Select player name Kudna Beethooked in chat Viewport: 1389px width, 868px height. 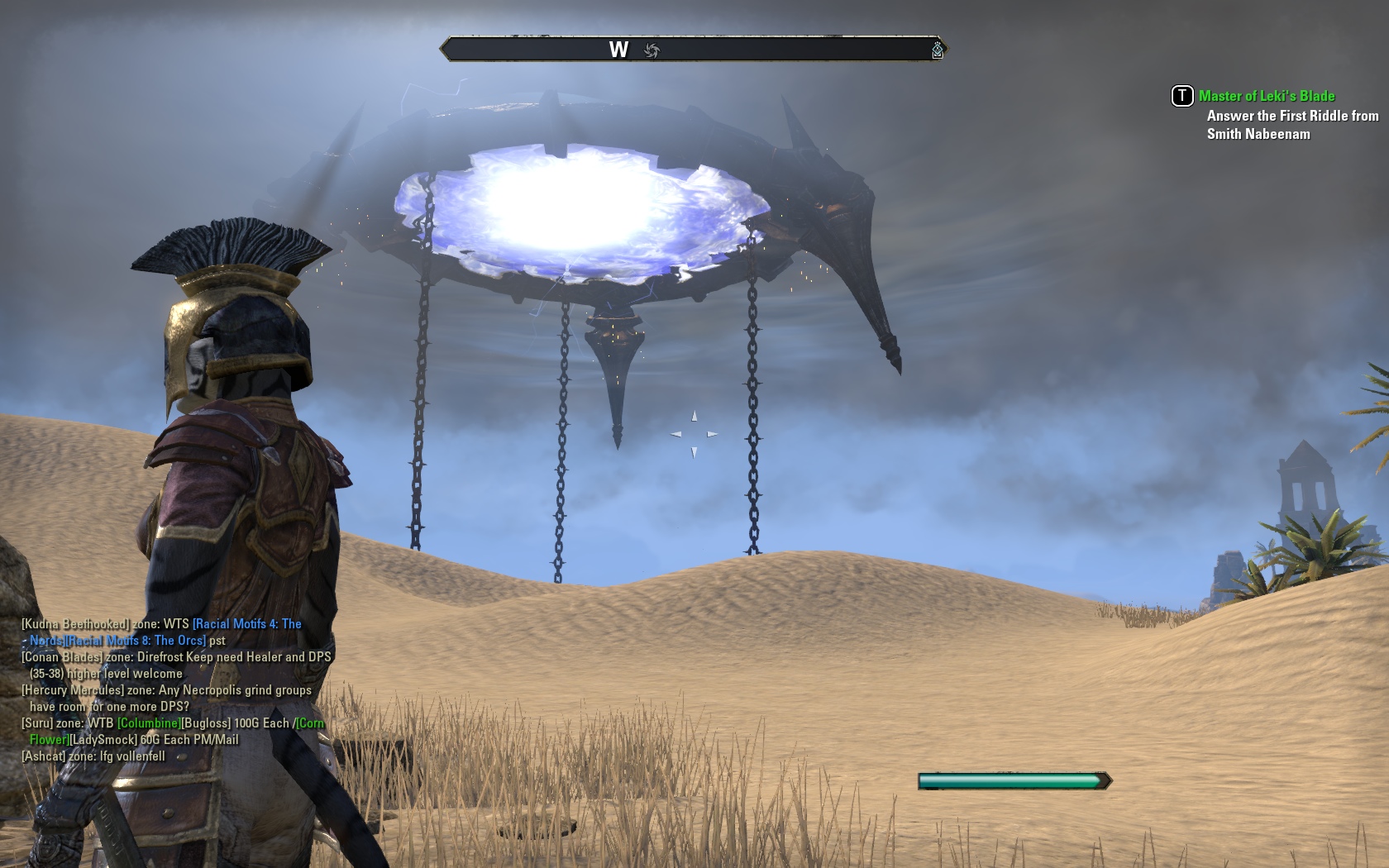pos(75,624)
